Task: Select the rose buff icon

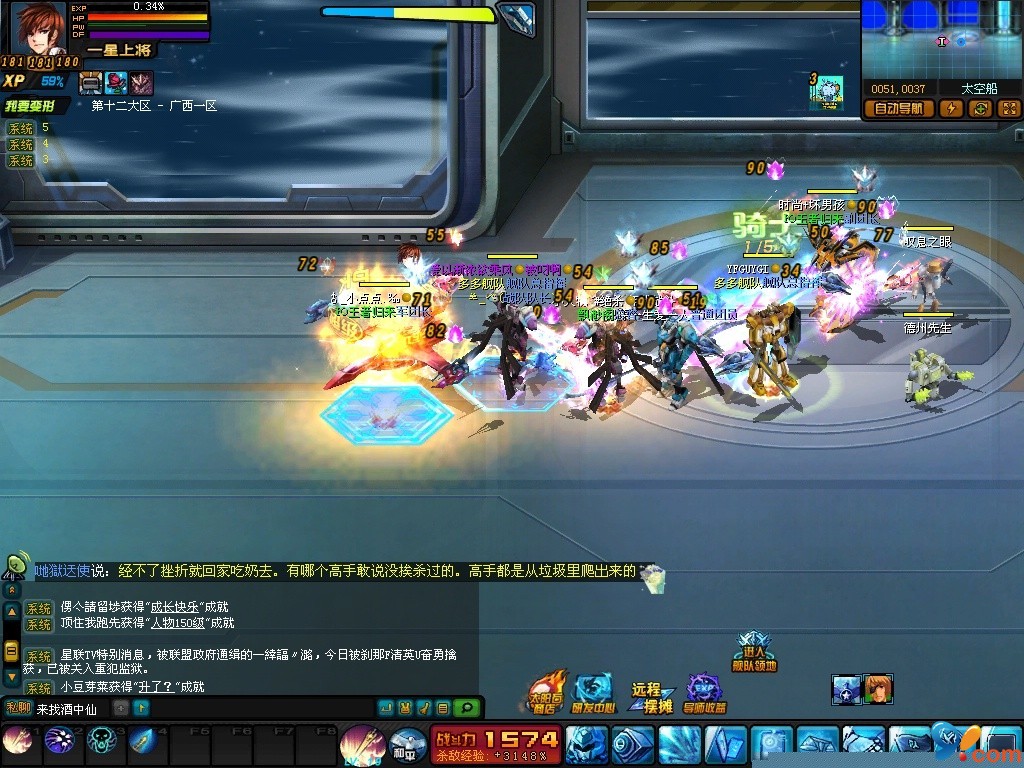Action: [115, 83]
